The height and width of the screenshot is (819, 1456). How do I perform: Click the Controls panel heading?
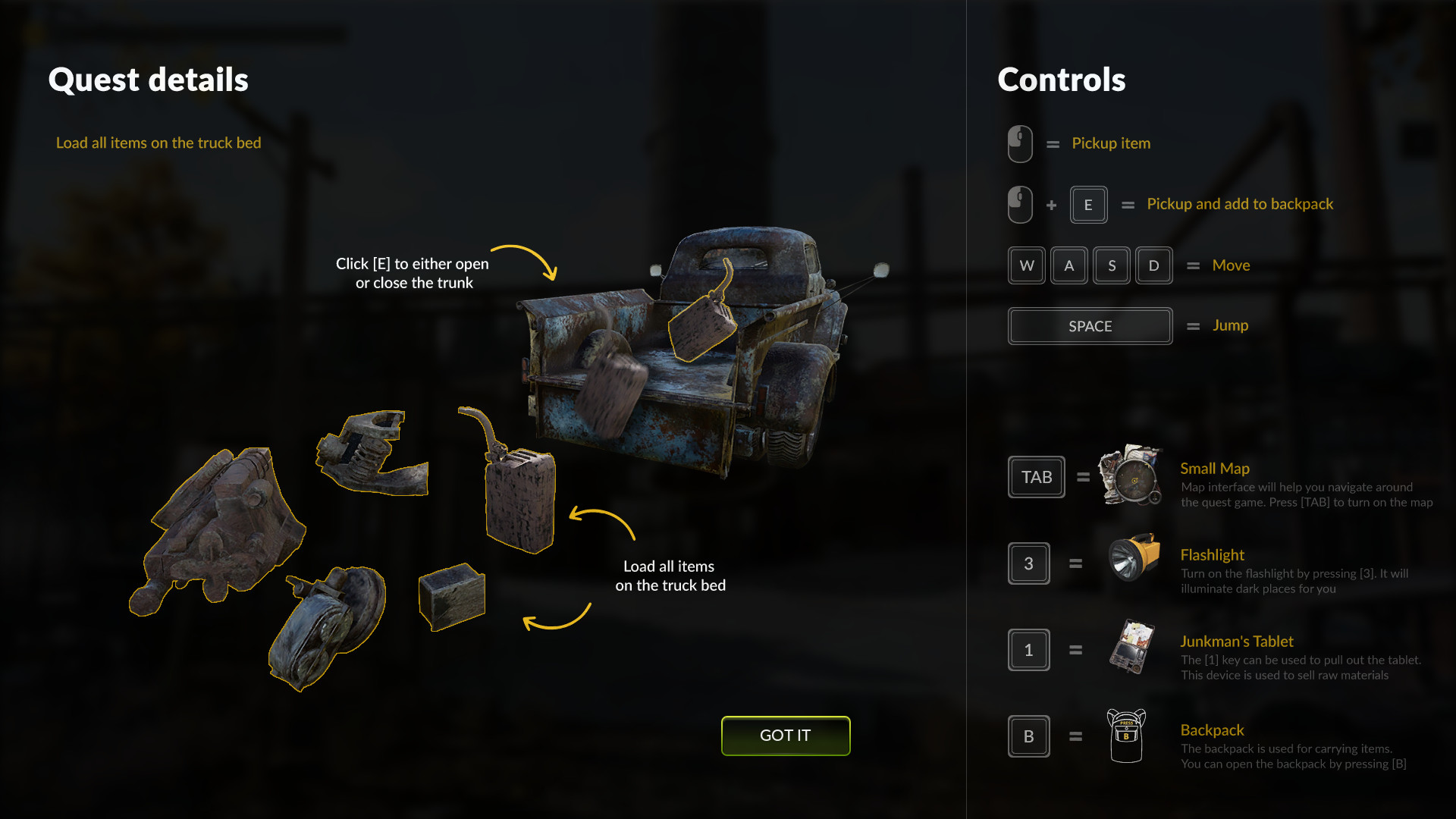pyautogui.click(x=1061, y=80)
